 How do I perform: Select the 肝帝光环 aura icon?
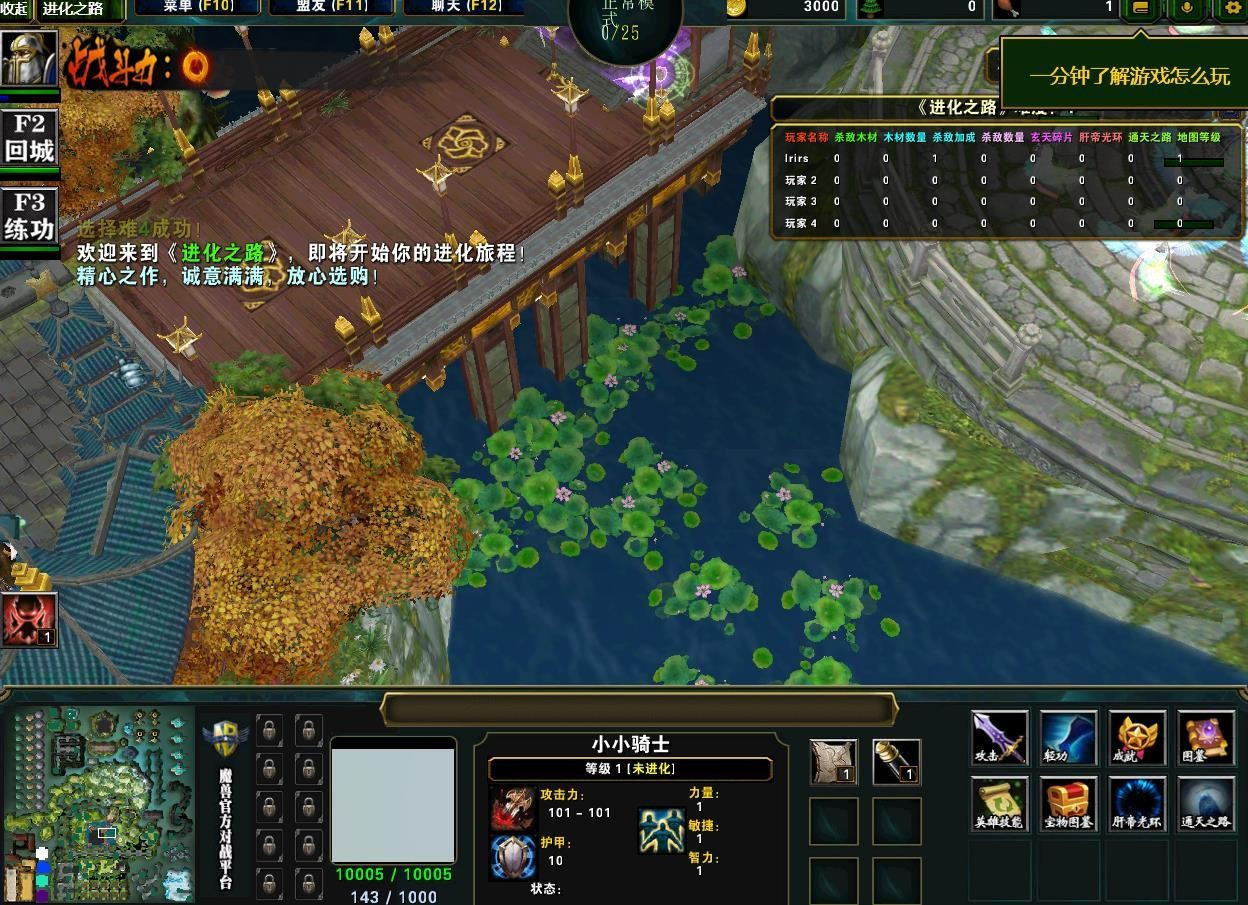click(1137, 804)
